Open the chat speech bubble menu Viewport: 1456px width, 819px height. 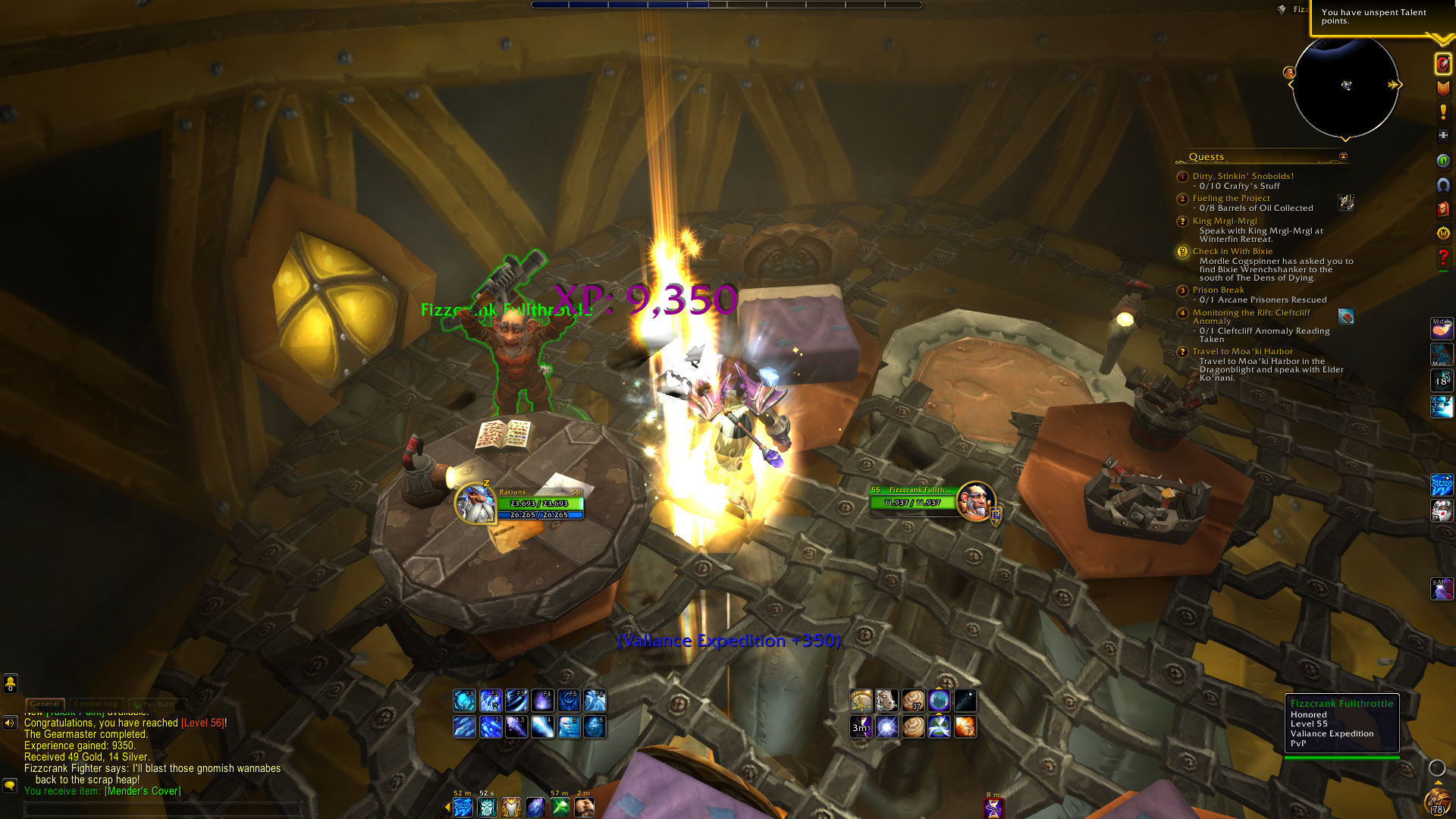[10, 786]
